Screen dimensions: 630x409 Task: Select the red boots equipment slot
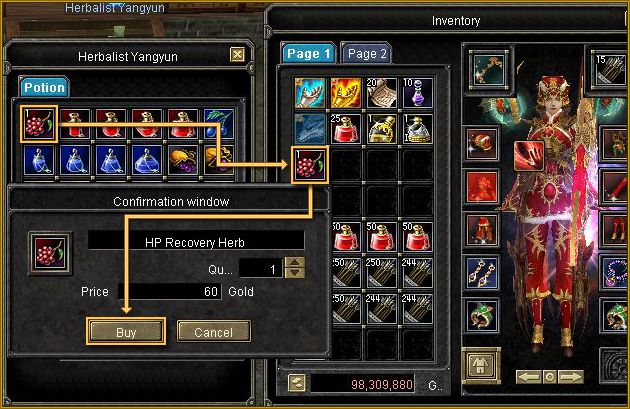point(482,229)
